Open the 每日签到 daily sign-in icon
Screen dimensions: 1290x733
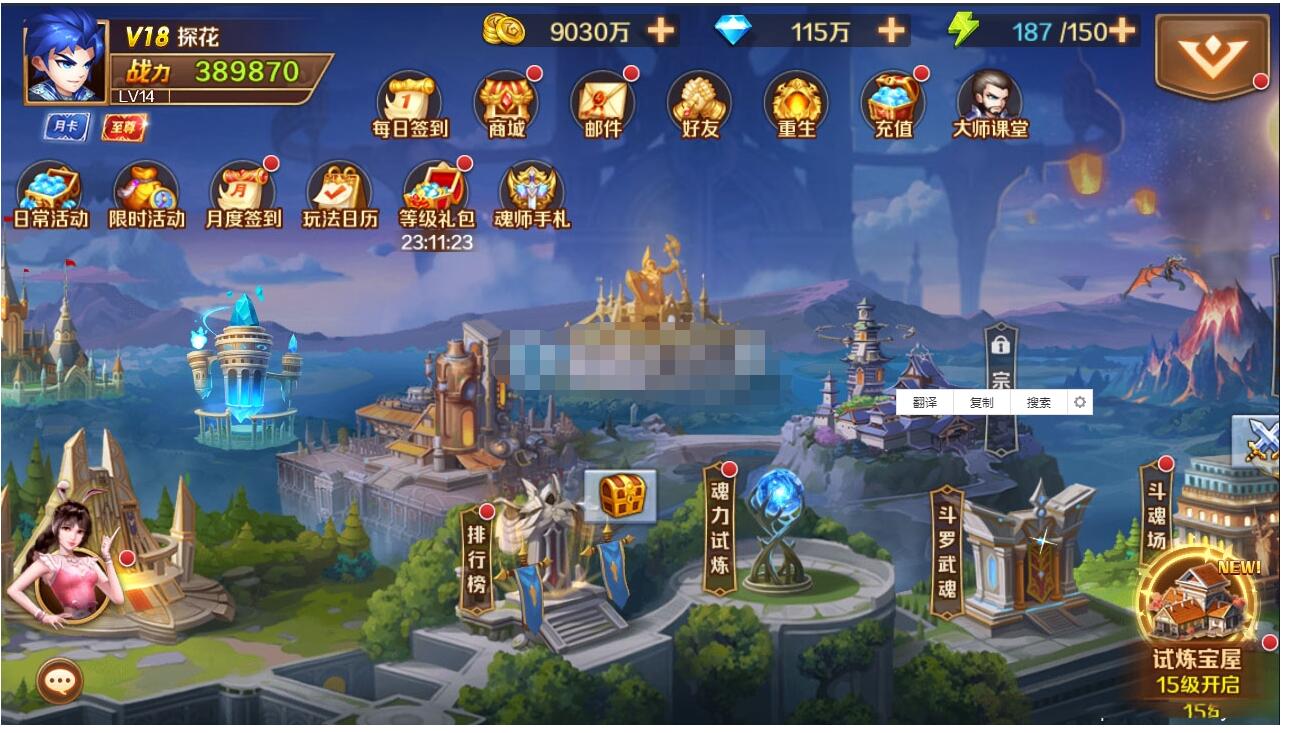[x=409, y=103]
